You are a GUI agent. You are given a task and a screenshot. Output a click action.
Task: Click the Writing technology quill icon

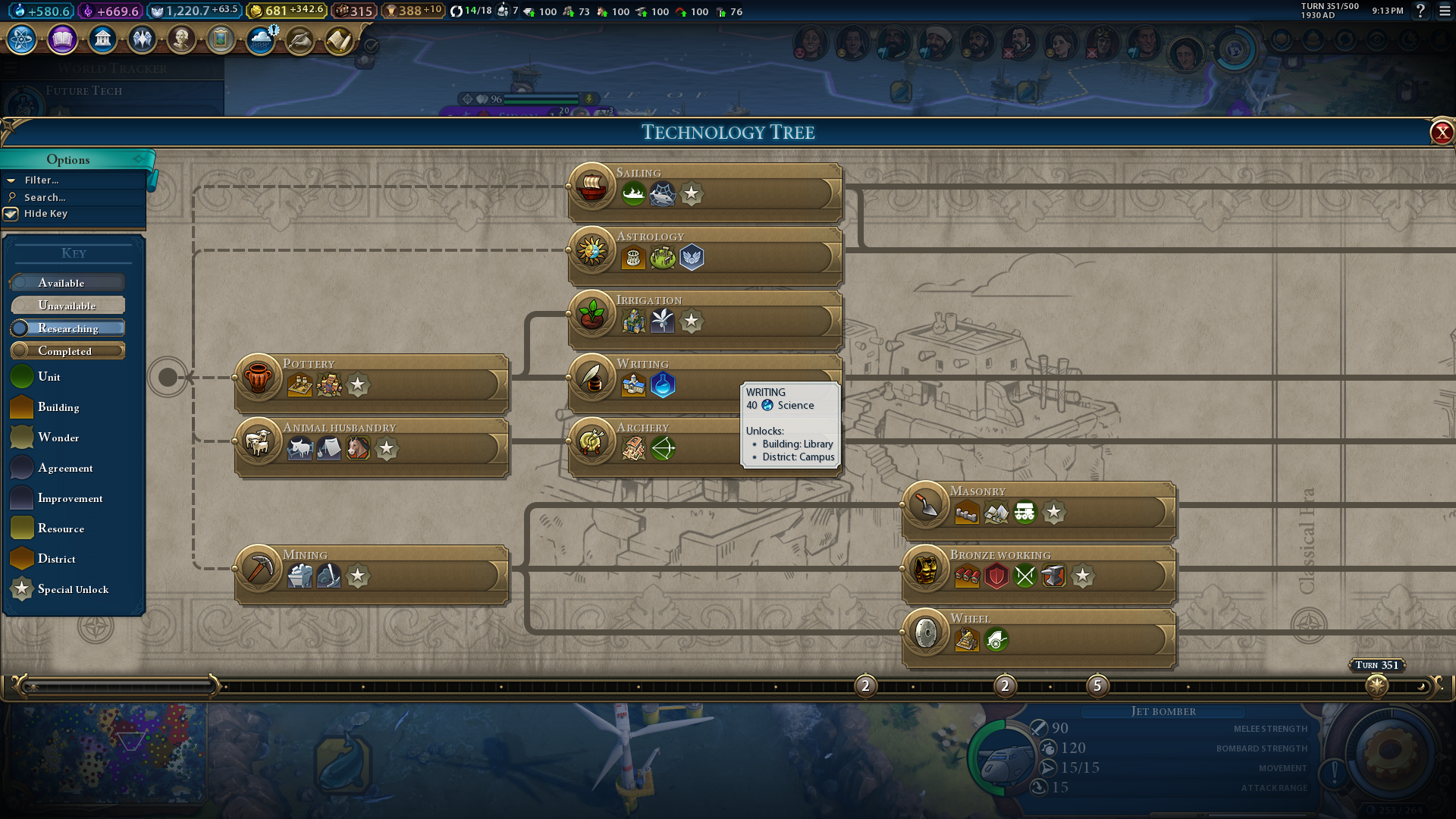tap(592, 377)
